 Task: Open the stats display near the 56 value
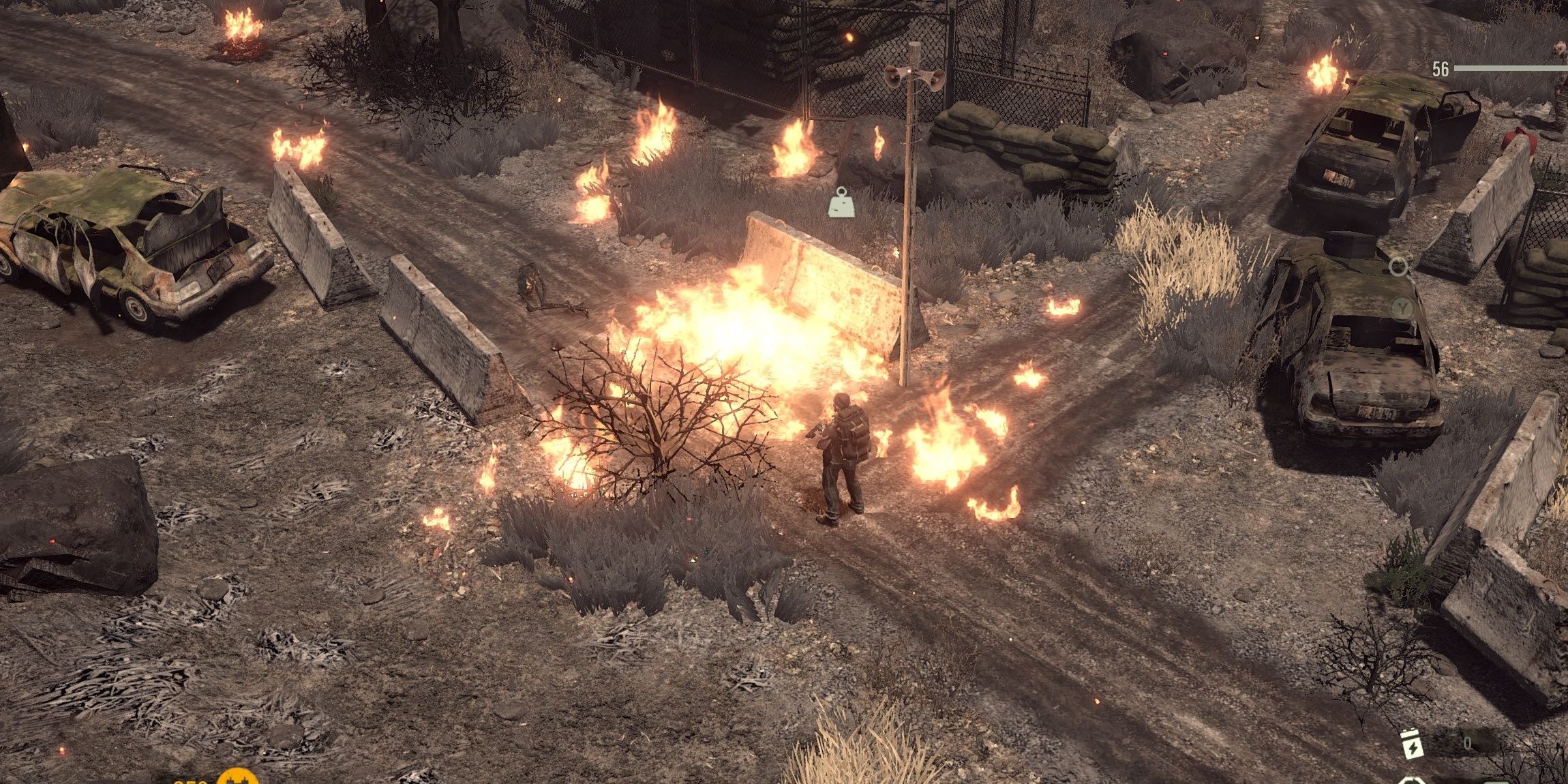click(1440, 68)
